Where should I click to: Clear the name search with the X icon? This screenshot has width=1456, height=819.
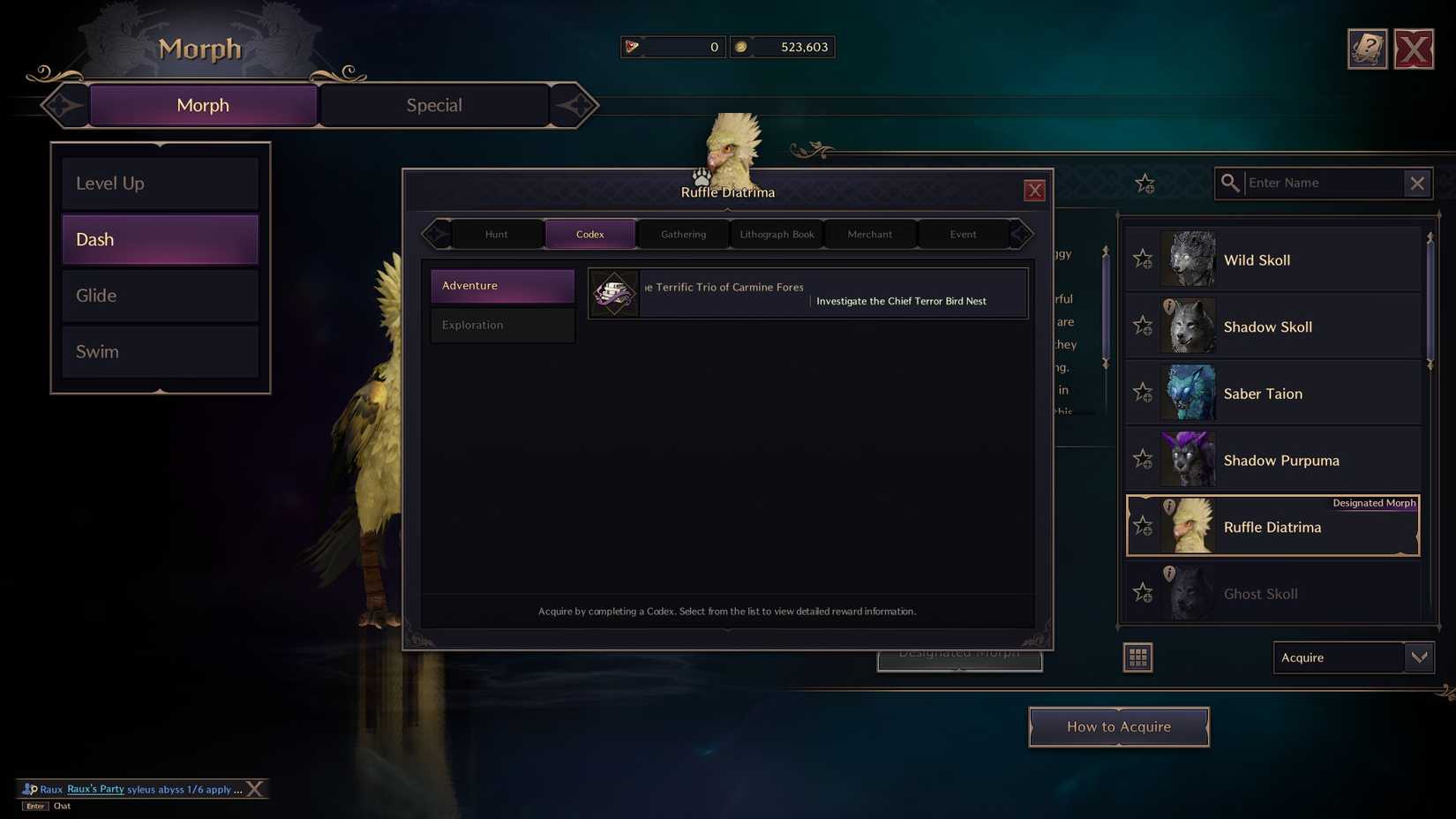1417,183
